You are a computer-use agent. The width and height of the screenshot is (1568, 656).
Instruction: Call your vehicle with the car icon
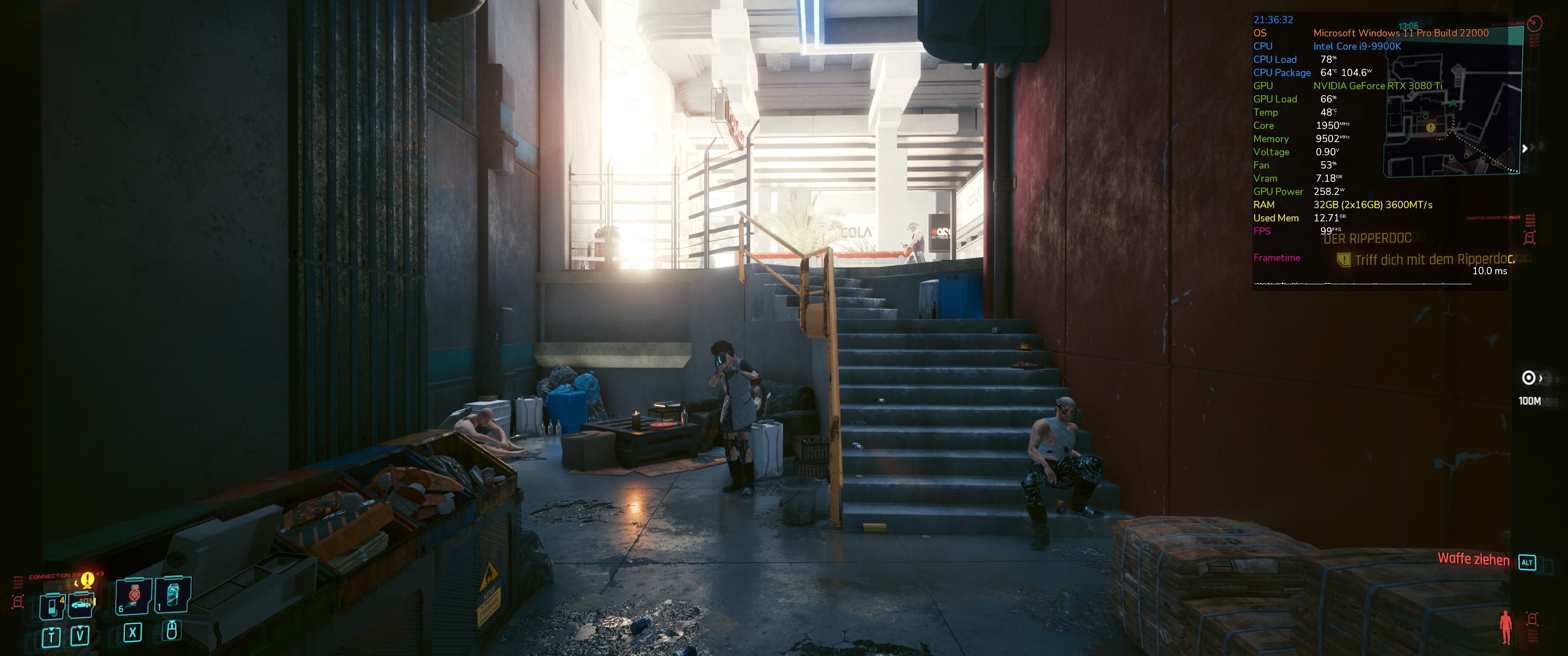click(x=82, y=604)
